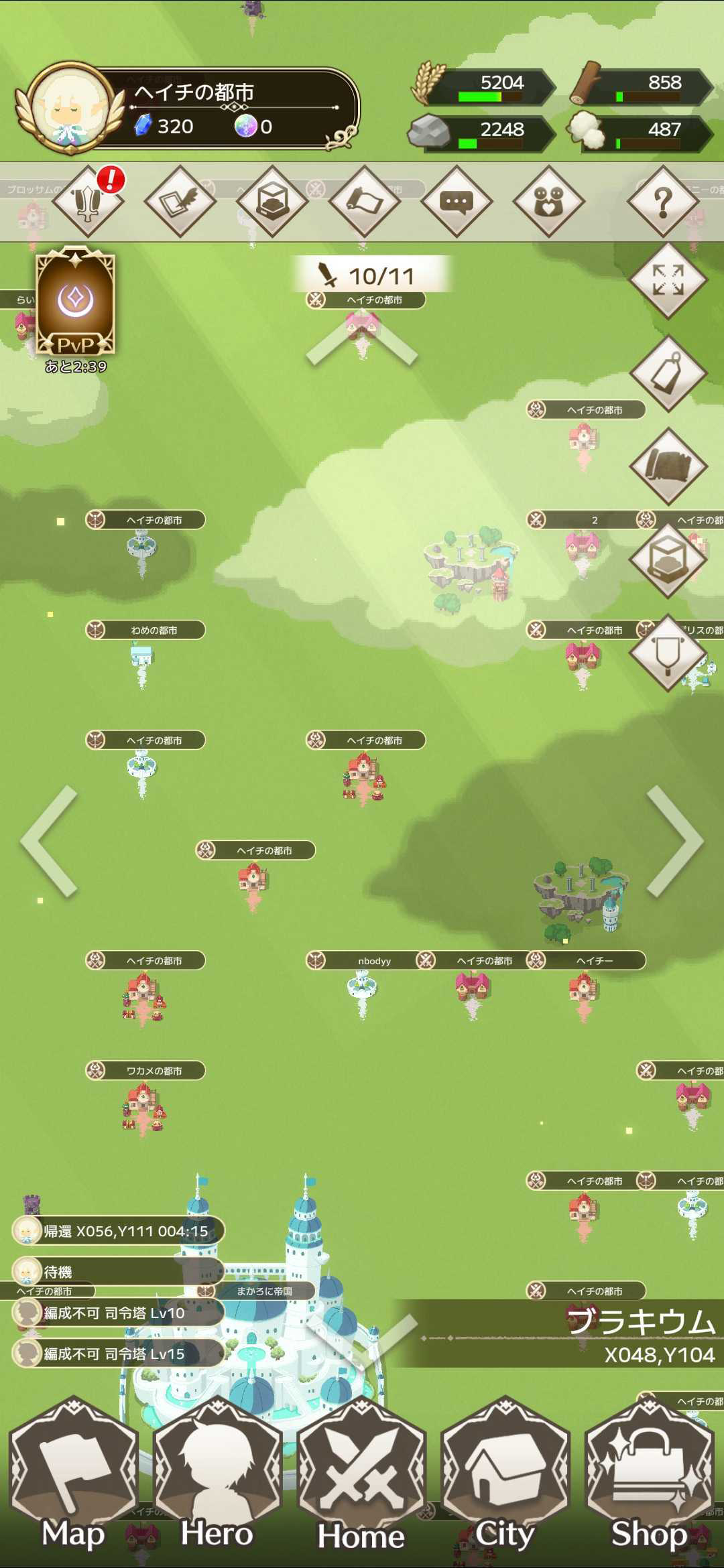Open the Map screen from bottom navigation
724x1568 pixels.
(74, 1481)
